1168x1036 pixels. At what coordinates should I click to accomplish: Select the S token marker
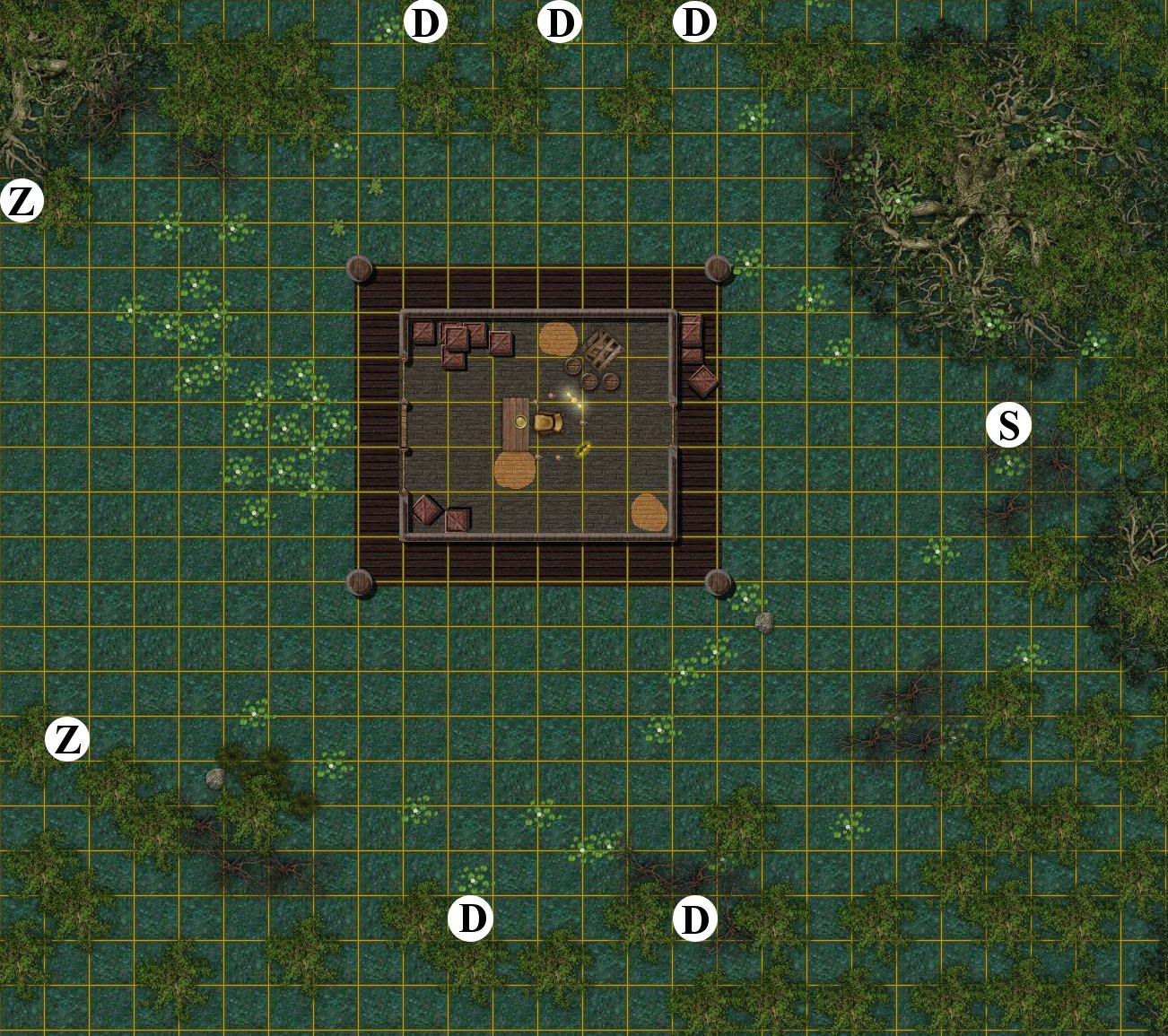(1008, 425)
